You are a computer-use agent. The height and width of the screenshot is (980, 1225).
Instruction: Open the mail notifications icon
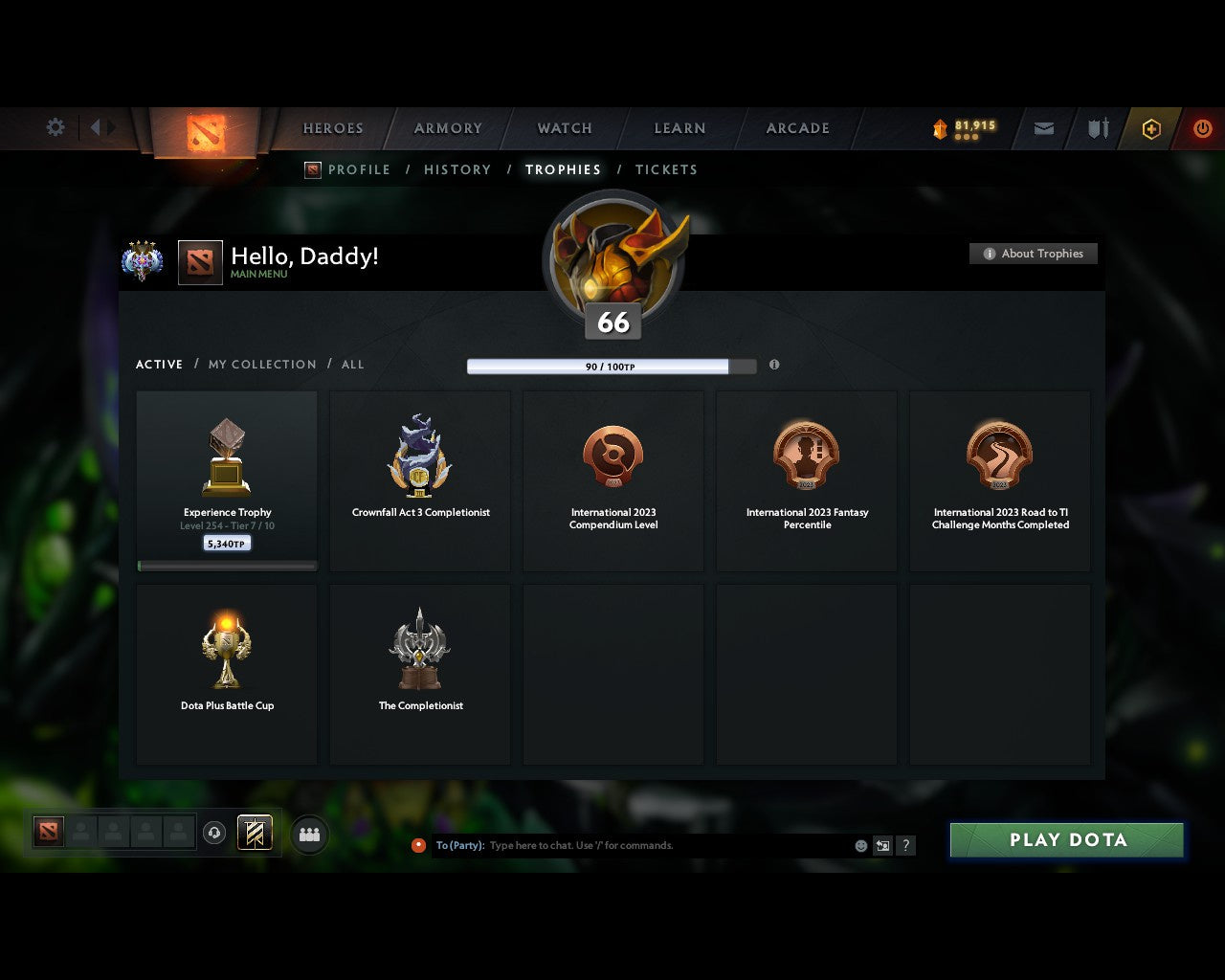click(1043, 127)
